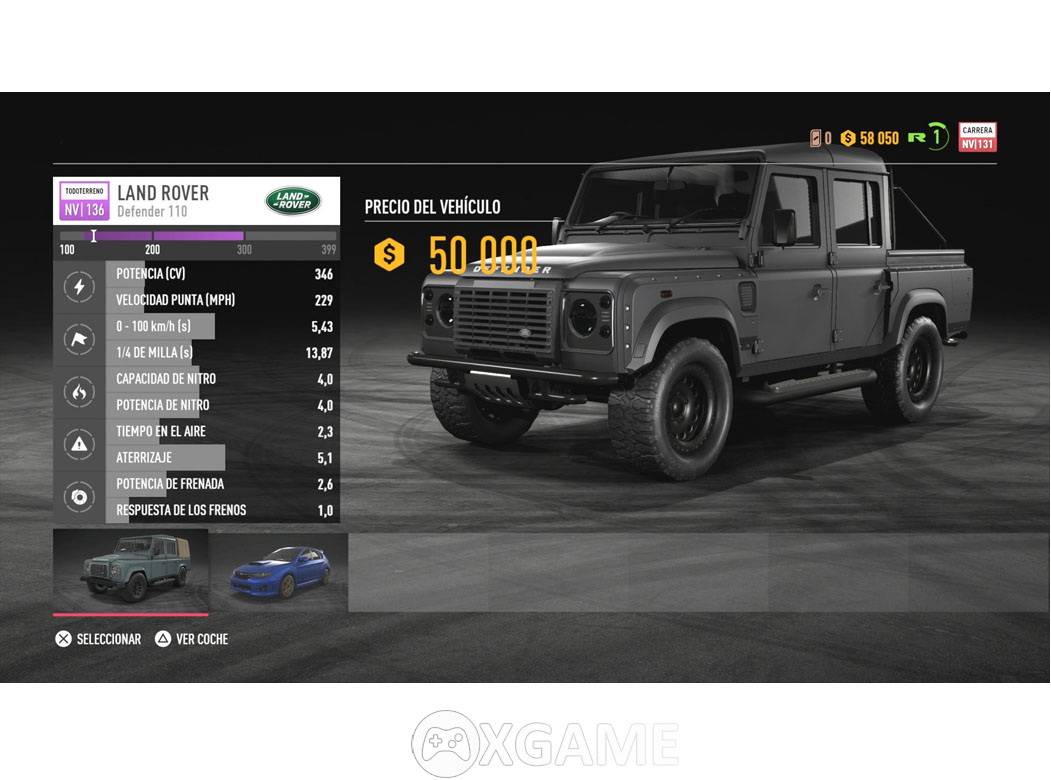Click the Seleccionar option
Image resolution: width=1051 pixels, height=780 pixels.
pos(98,639)
